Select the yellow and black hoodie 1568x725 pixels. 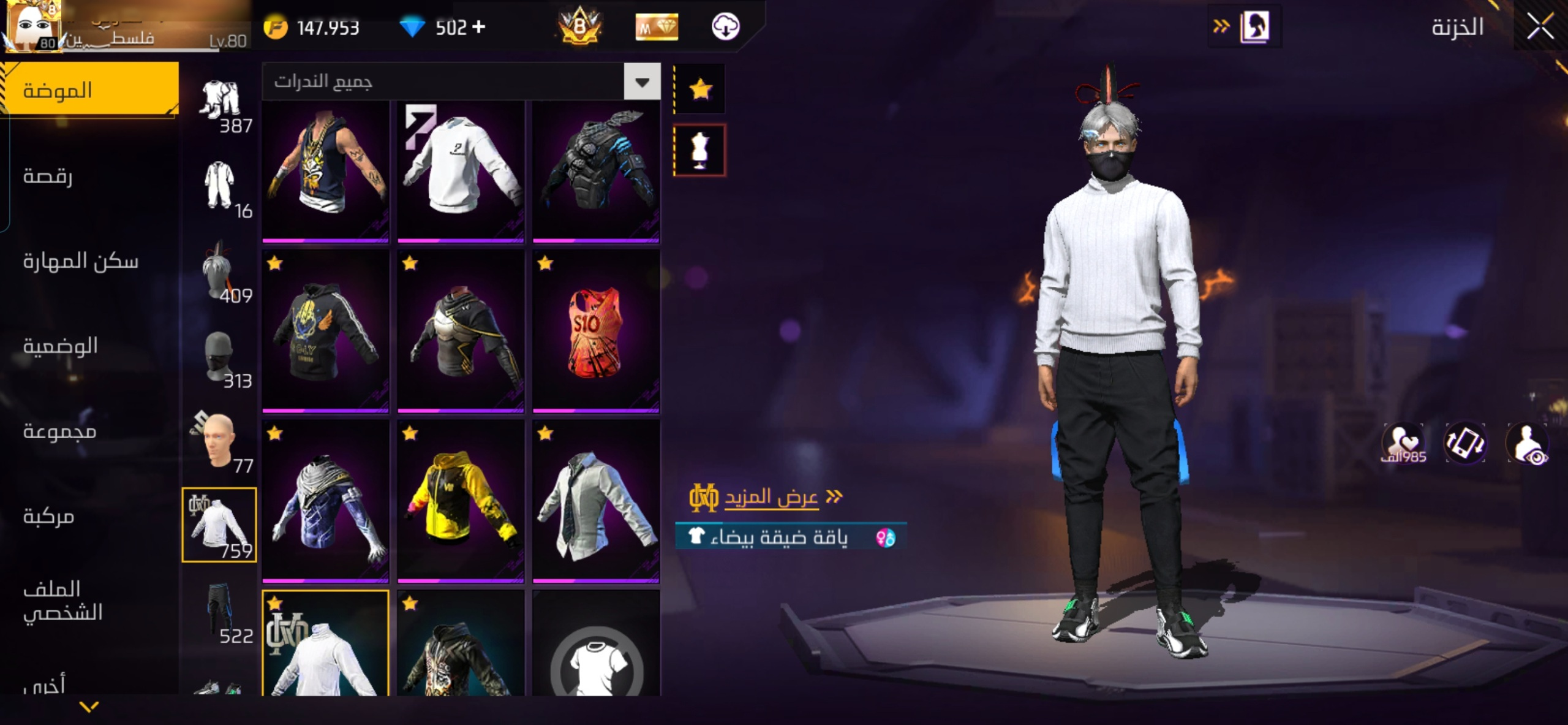point(461,501)
